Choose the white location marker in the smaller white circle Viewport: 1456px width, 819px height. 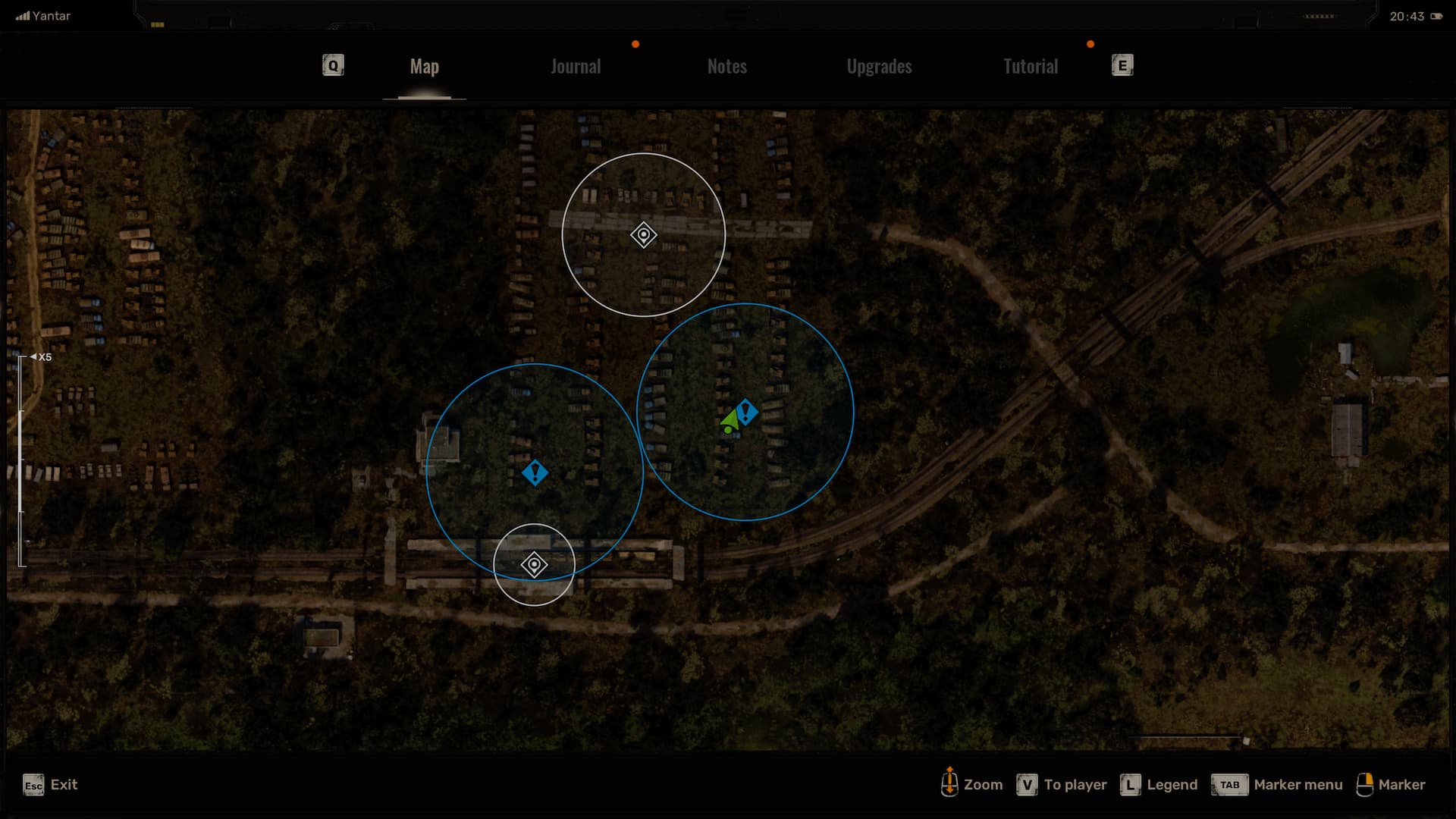[534, 565]
